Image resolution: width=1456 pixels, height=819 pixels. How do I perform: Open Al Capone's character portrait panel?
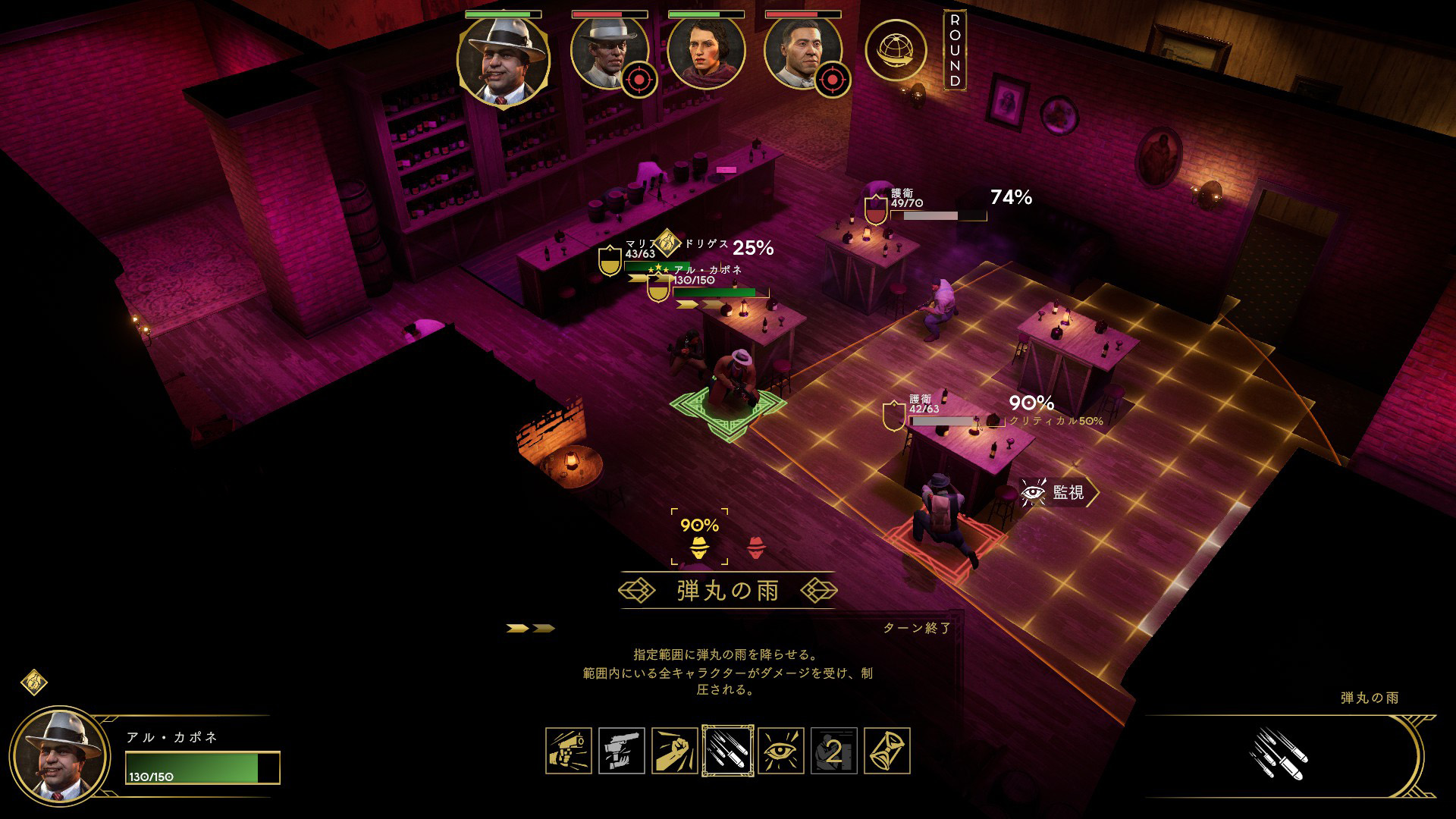pos(61,756)
